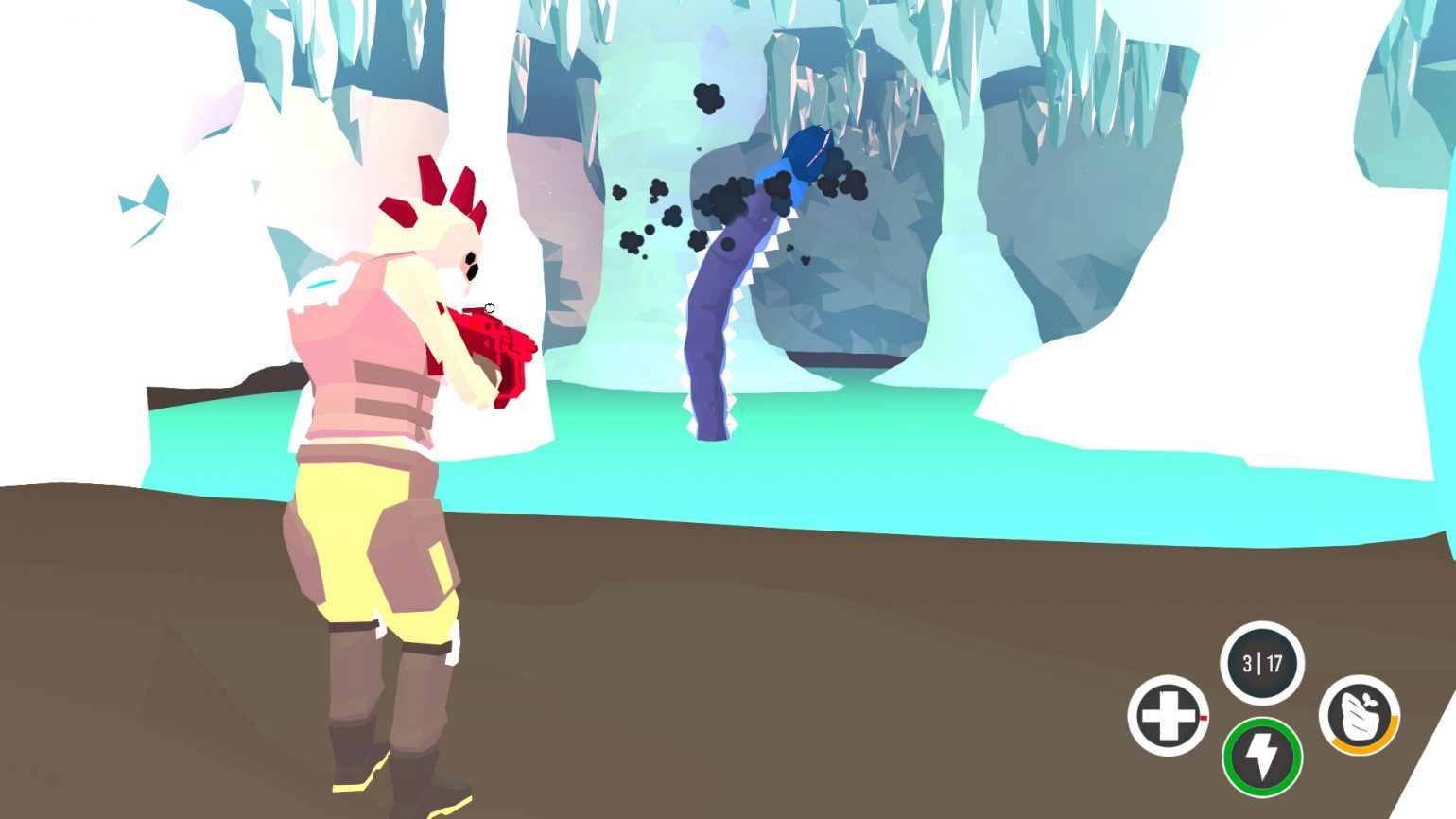Select the health cross HUD icon
The height and width of the screenshot is (819, 1456).
click(1171, 717)
